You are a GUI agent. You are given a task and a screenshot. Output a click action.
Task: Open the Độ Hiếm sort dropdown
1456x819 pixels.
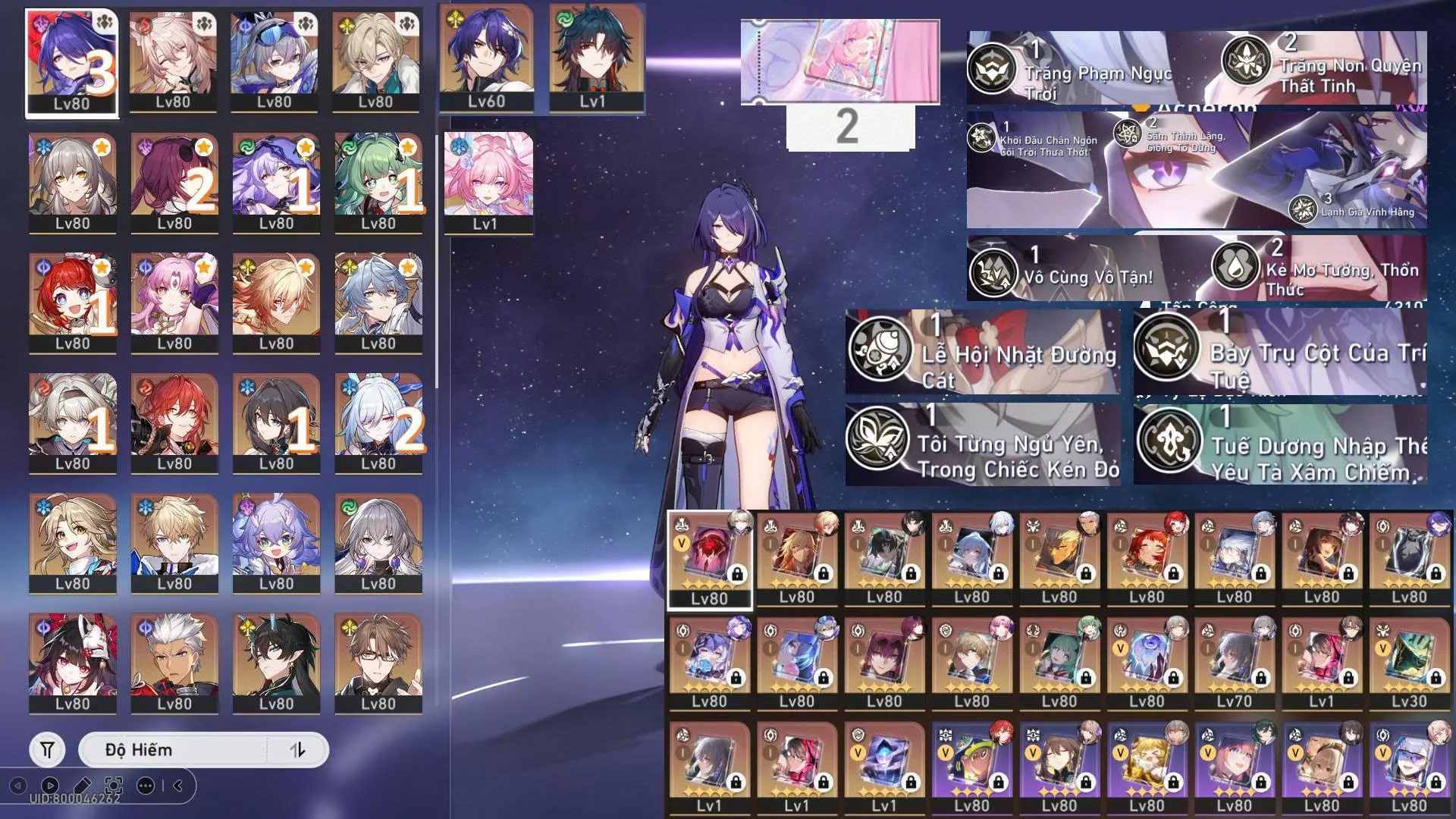173,750
